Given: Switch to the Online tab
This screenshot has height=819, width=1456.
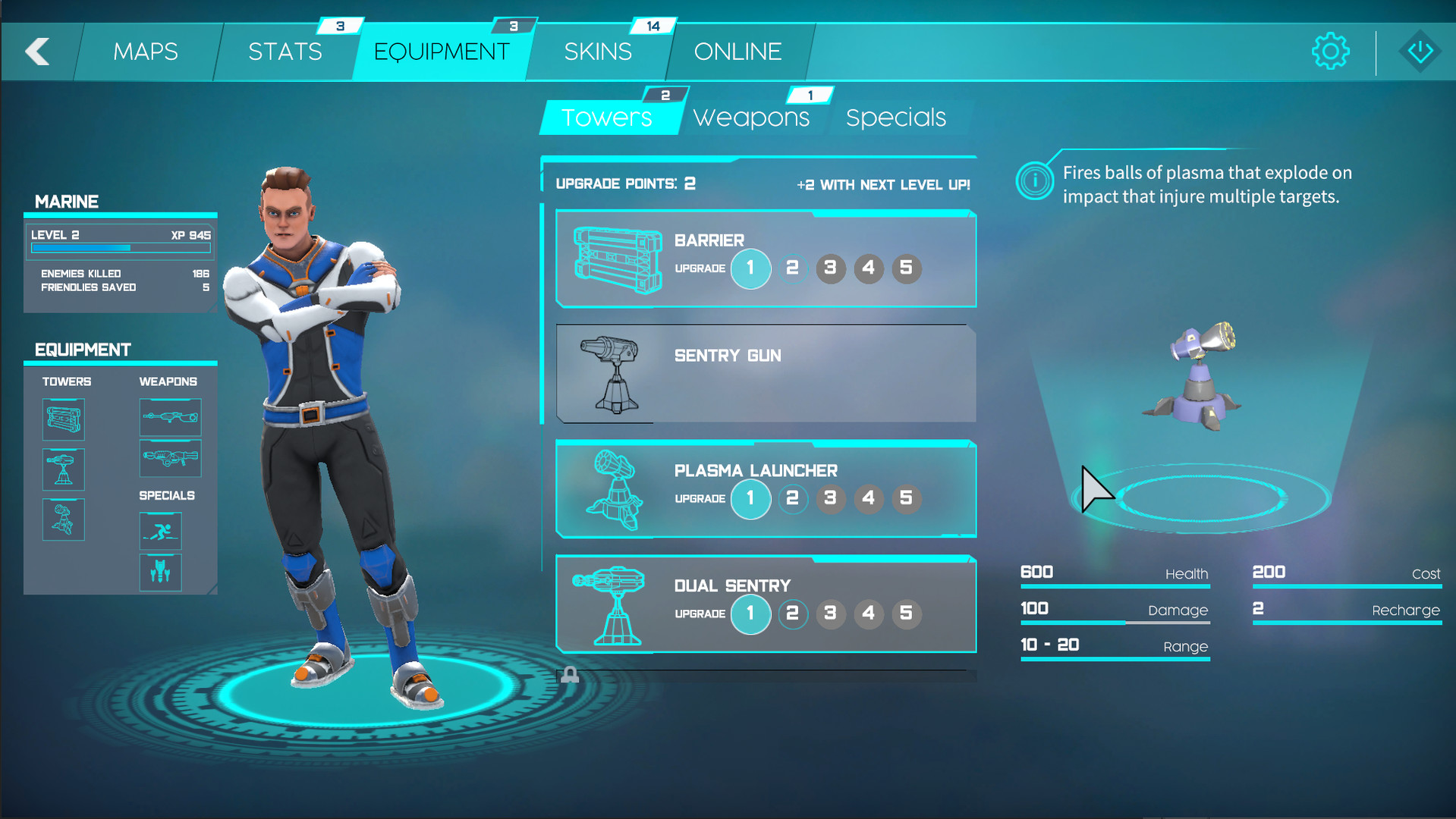Looking at the screenshot, I should [737, 52].
